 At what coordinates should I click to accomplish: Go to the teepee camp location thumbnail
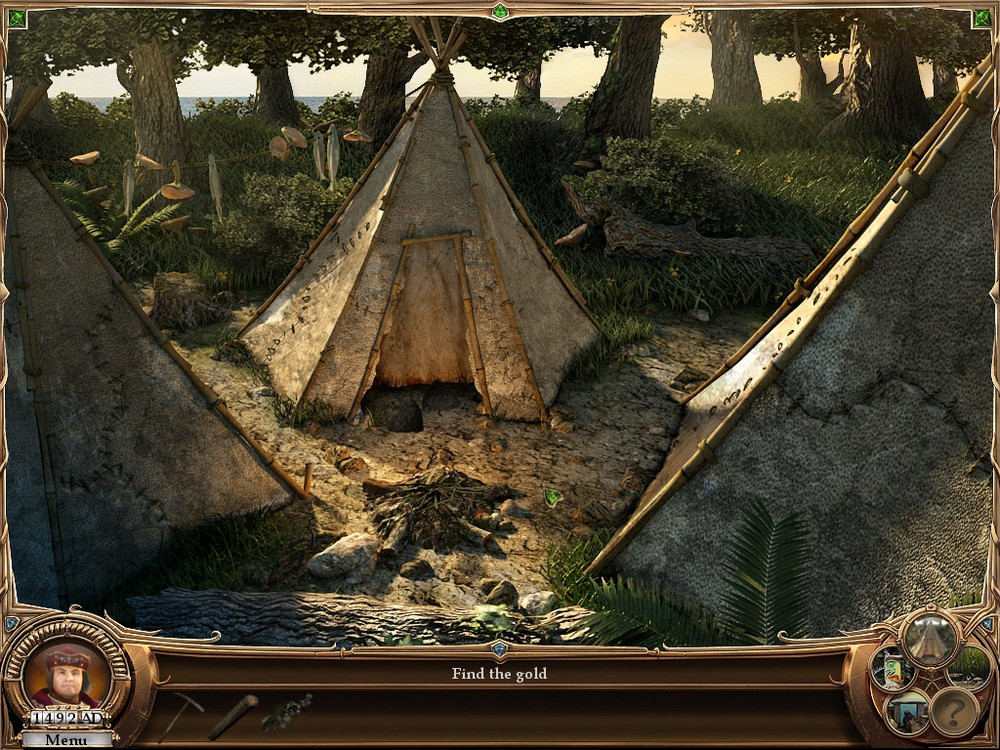pos(930,638)
